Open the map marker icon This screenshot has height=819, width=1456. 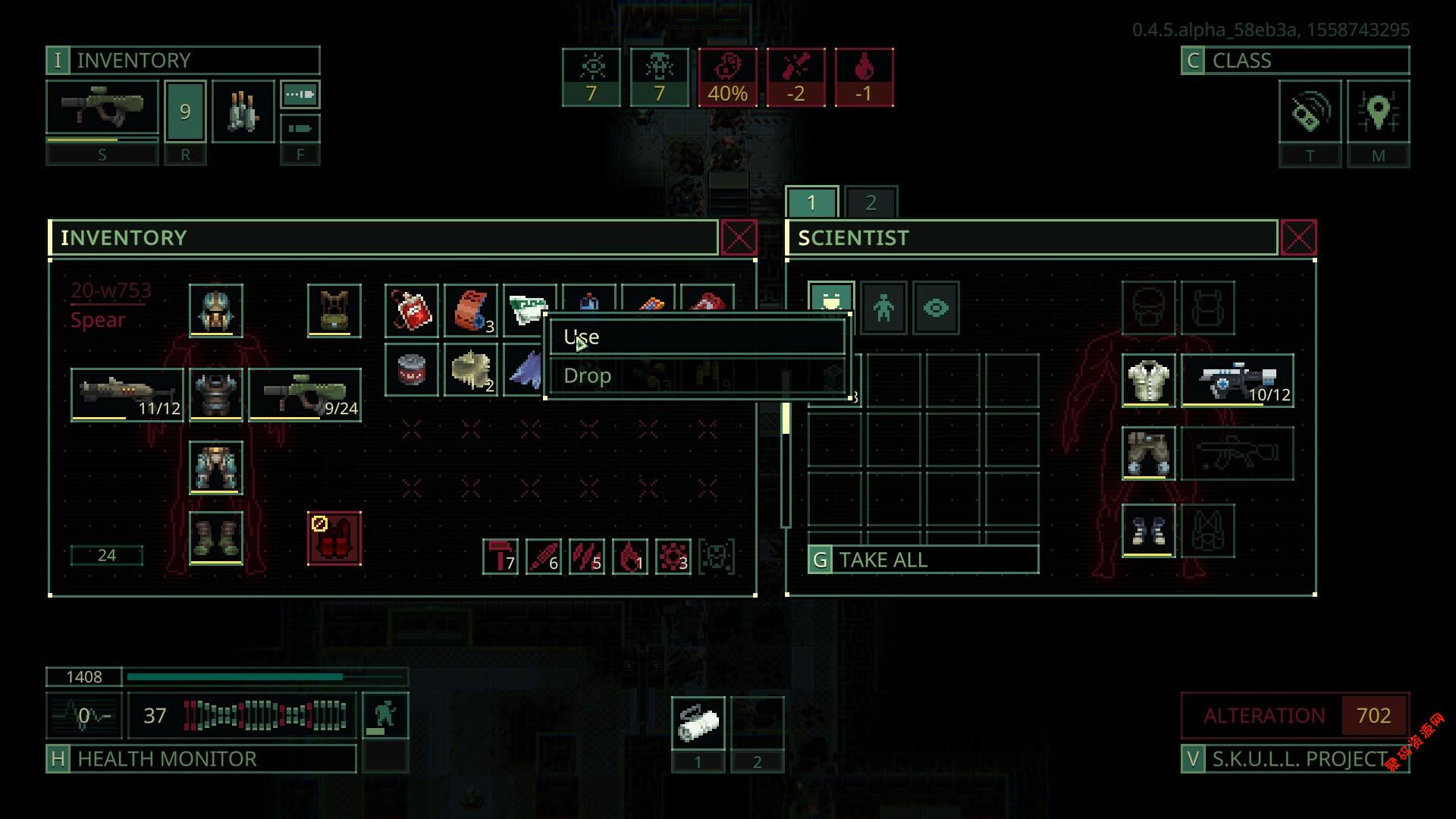pyautogui.click(x=1378, y=112)
